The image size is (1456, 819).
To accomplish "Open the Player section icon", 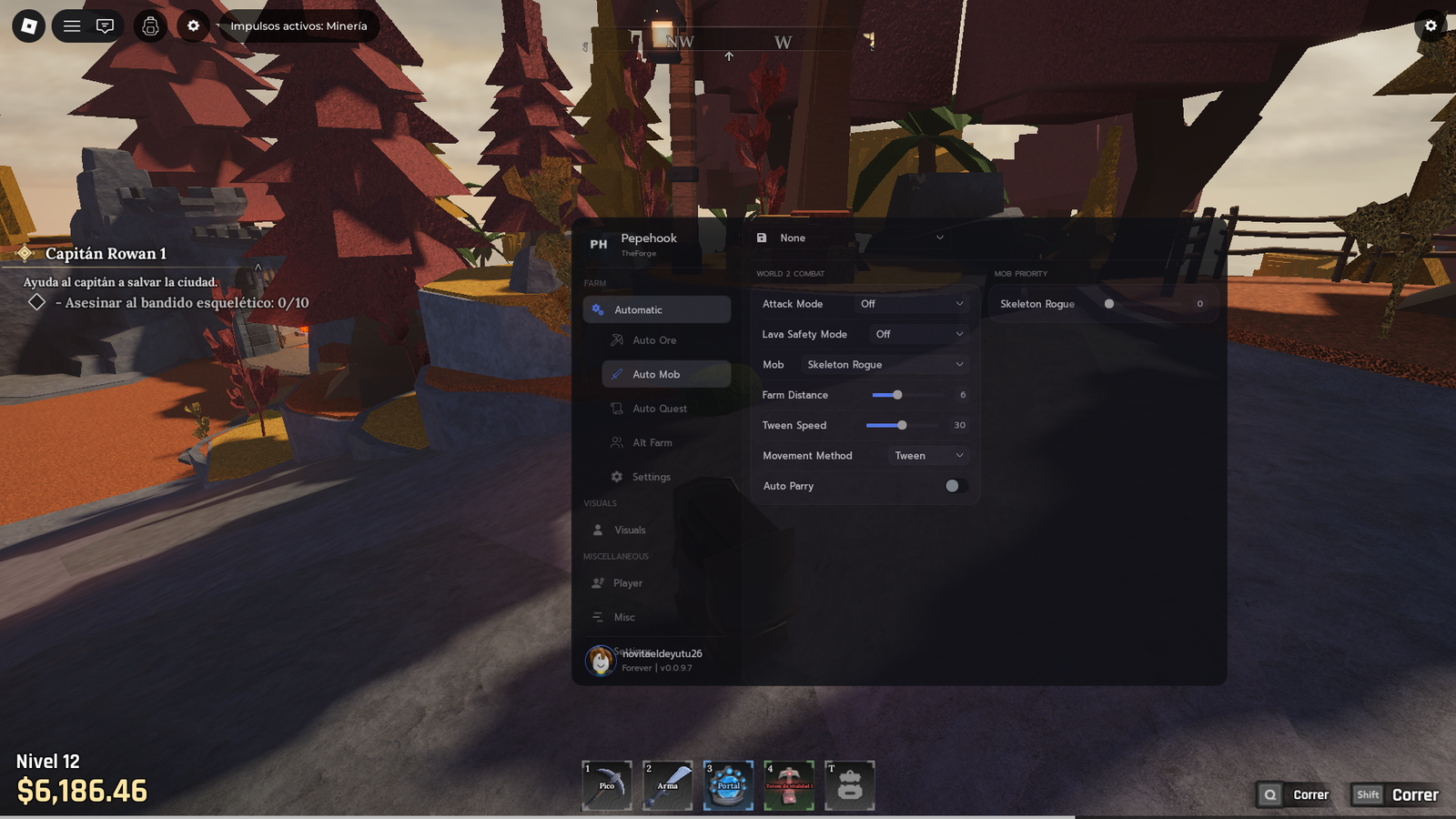I will (x=600, y=582).
